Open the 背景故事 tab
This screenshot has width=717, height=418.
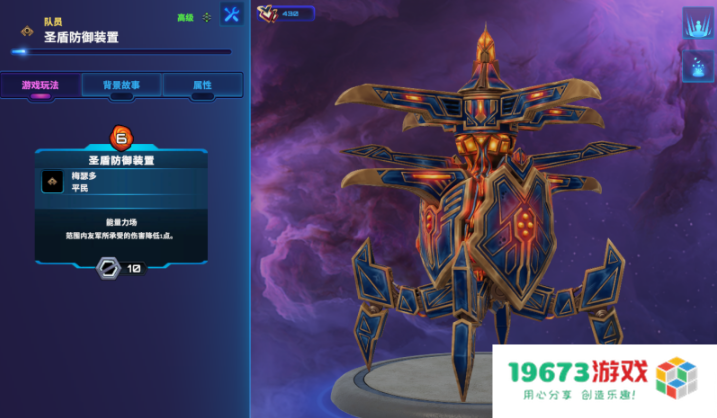[121, 85]
